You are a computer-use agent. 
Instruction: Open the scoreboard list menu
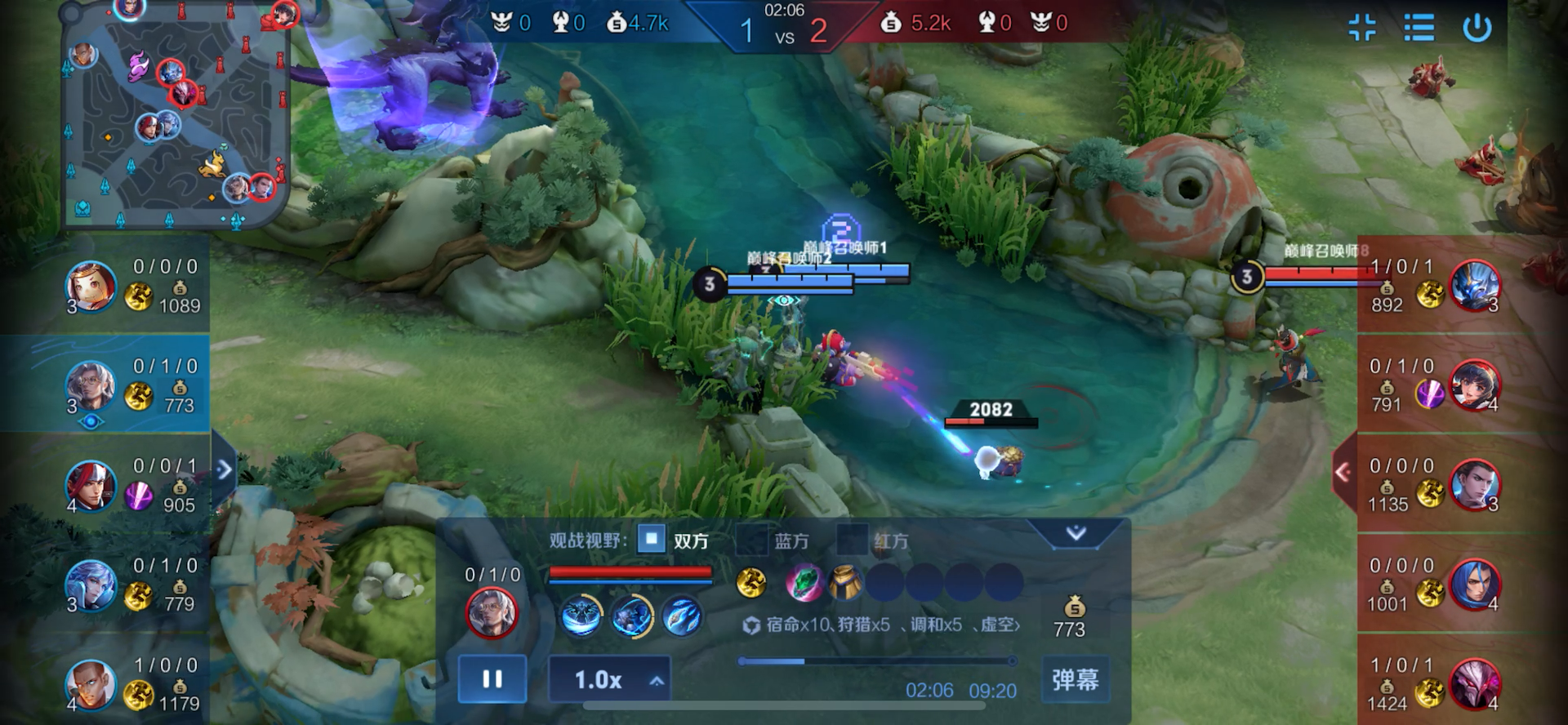(1419, 28)
